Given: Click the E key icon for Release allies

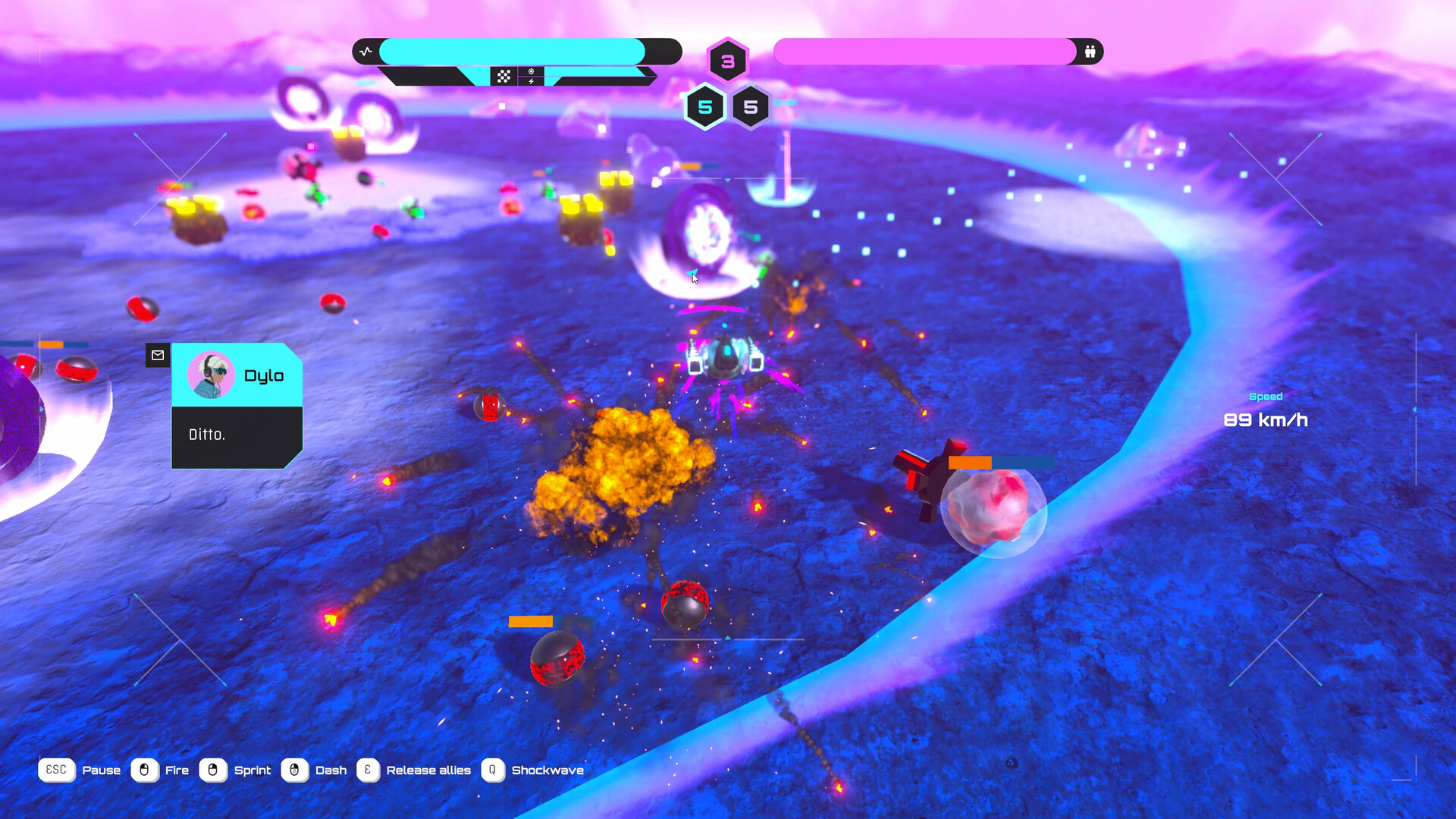Looking at the screenshot, I should pyautogui.click(x=367, y=770).
